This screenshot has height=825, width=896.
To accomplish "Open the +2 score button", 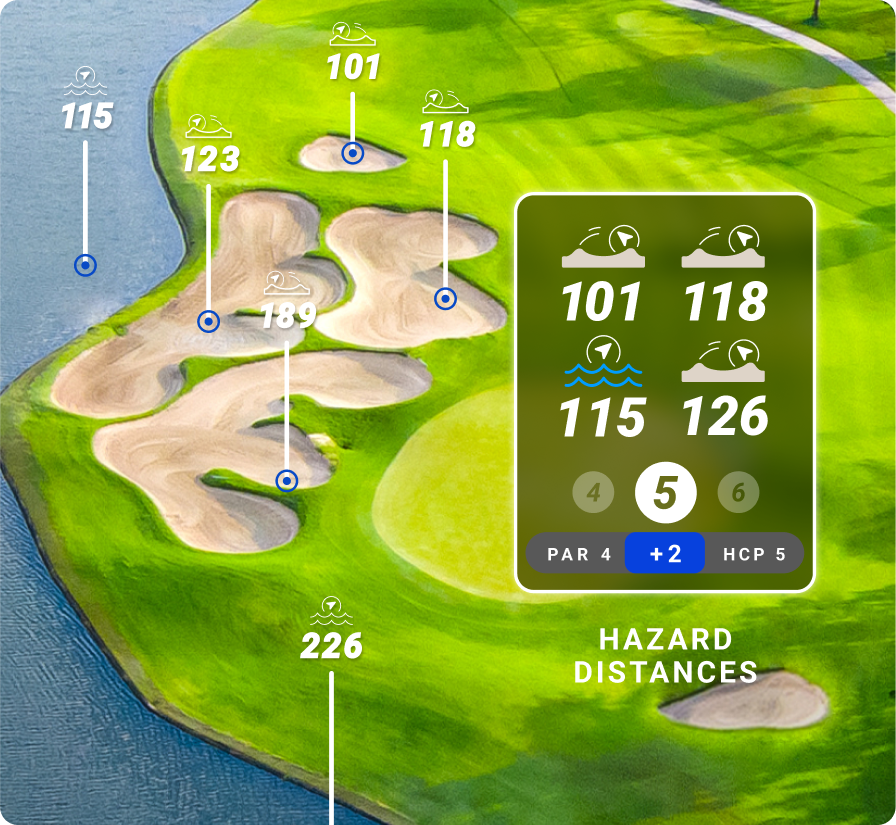I will click(x=665, y=554).
